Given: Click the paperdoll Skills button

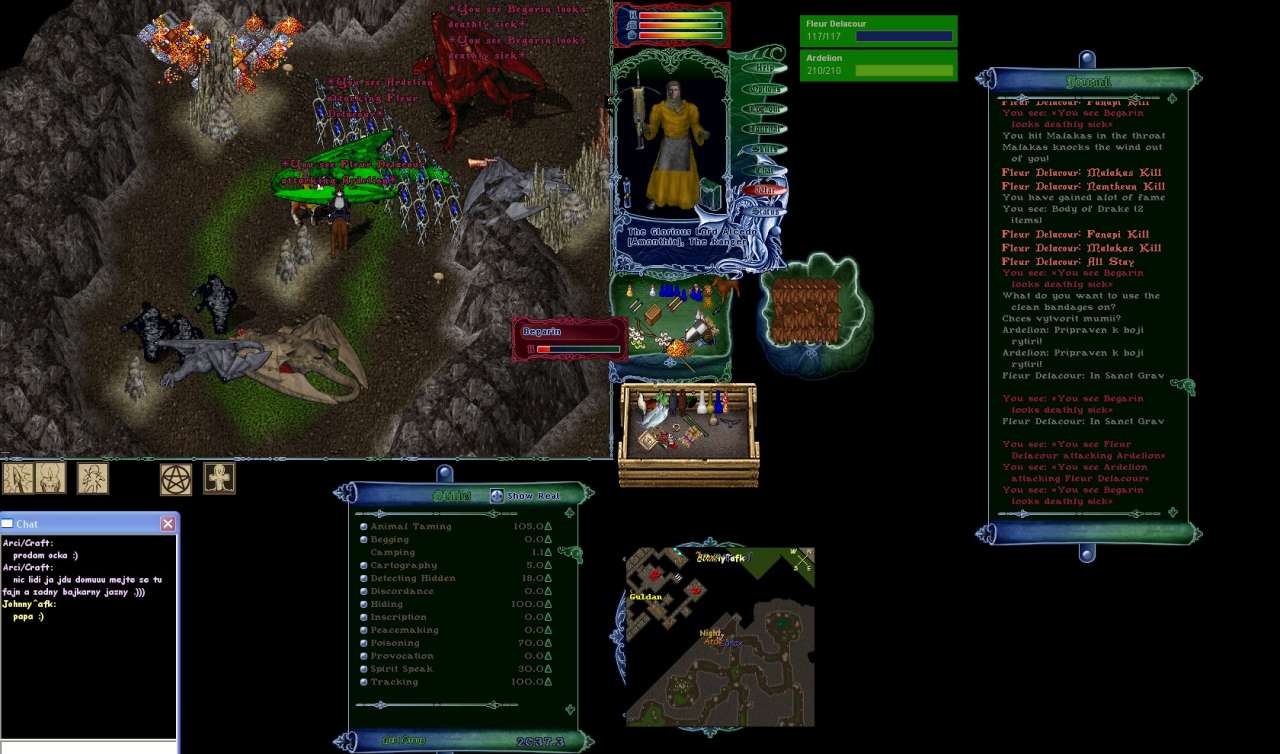Looking at the screenshot, I should pos(765,149).
